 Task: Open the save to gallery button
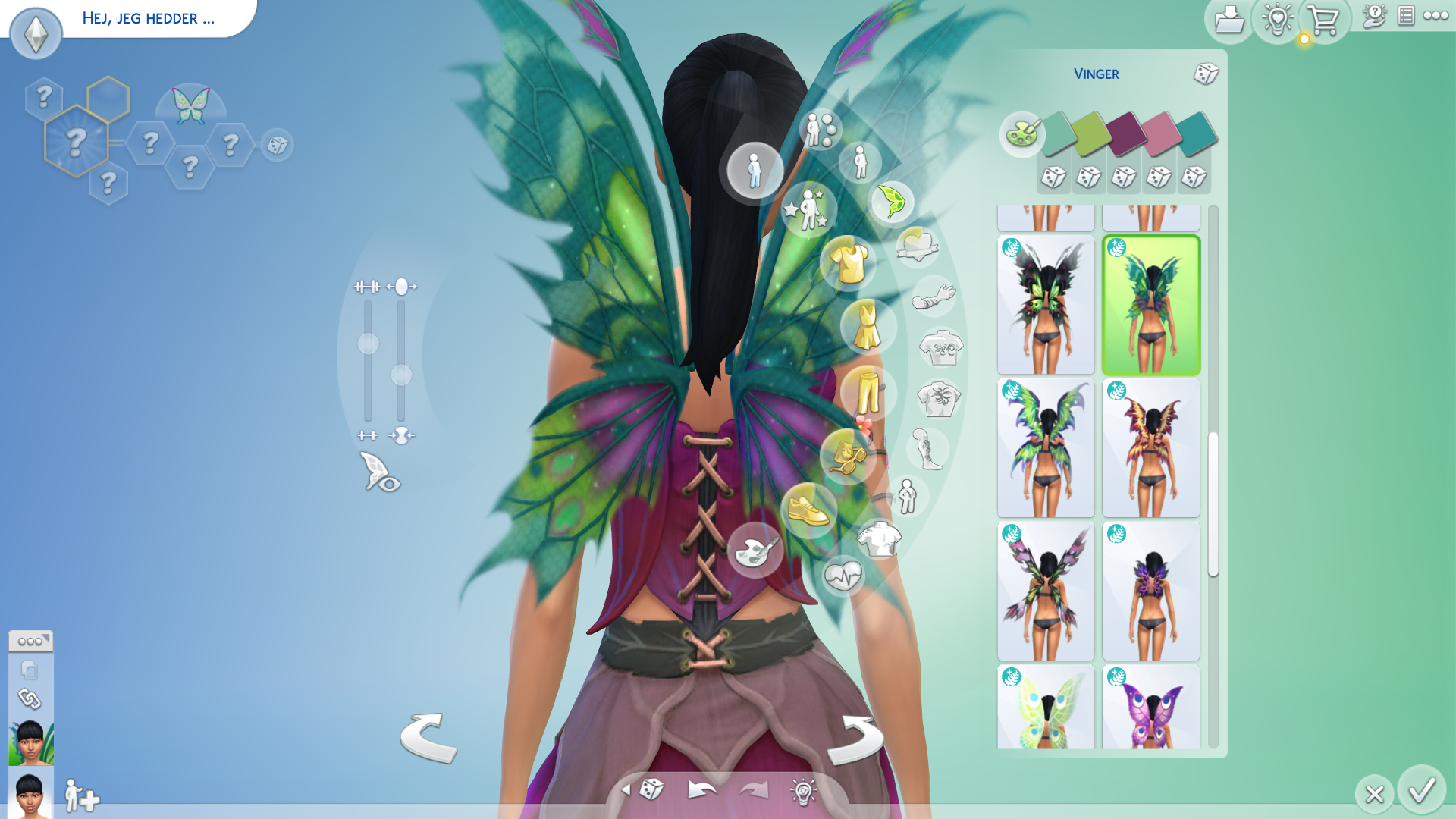point(1228,20)
